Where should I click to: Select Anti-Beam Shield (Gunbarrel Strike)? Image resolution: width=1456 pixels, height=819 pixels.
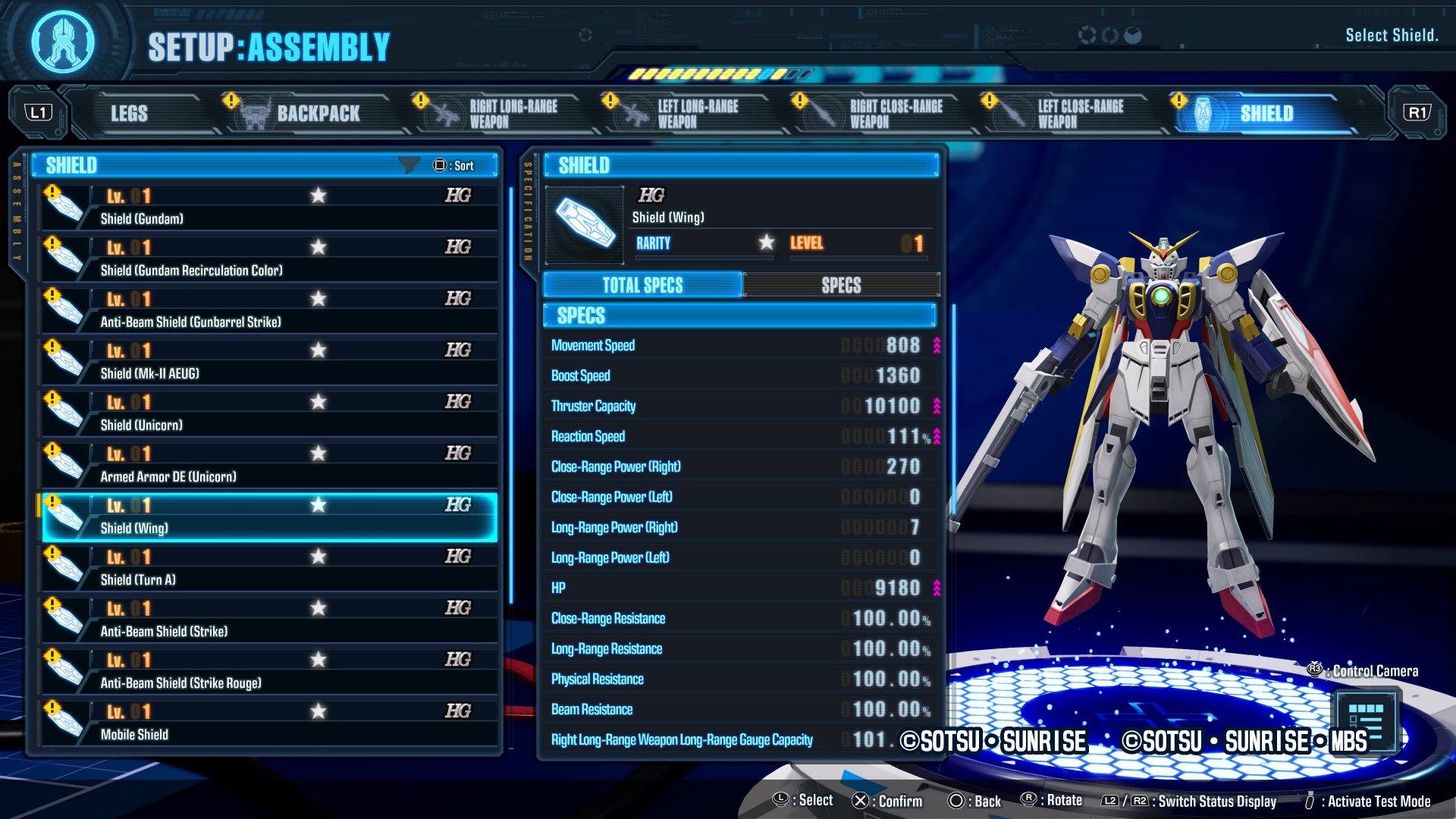tap(269, 310)
